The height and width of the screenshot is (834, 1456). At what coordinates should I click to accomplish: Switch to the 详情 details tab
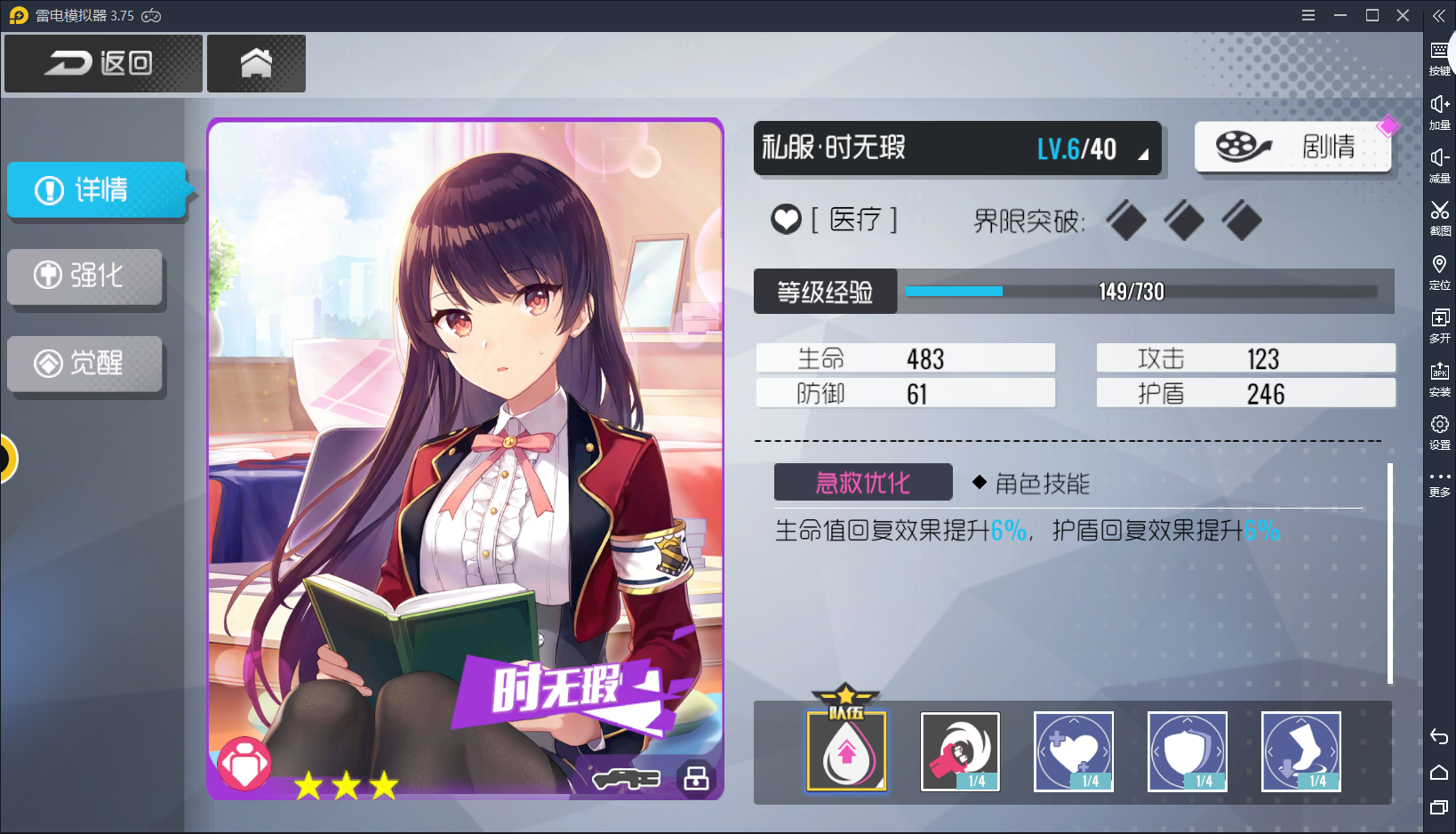click(x=97, y=190)
